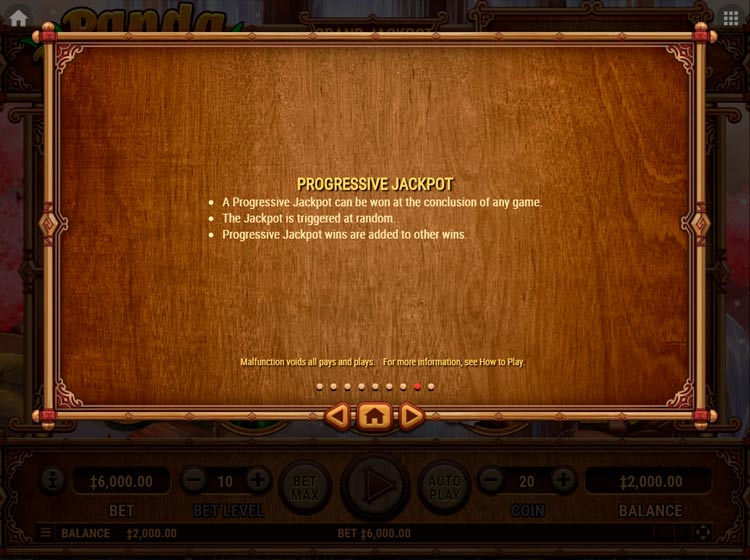Jump to the first paytable page dot

[x=320, y=386]
